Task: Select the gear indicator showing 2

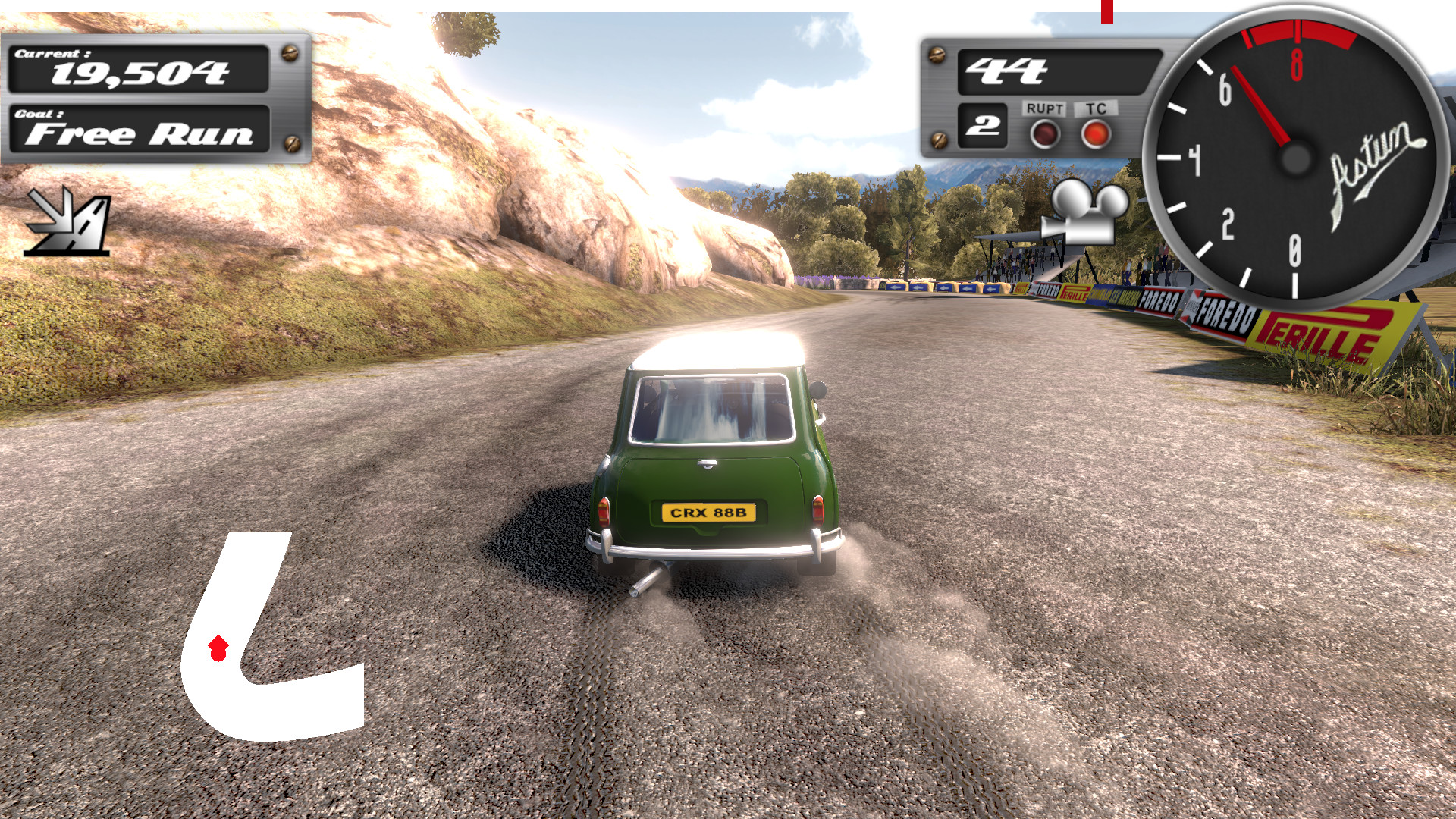Action: [x=981, y=127]
